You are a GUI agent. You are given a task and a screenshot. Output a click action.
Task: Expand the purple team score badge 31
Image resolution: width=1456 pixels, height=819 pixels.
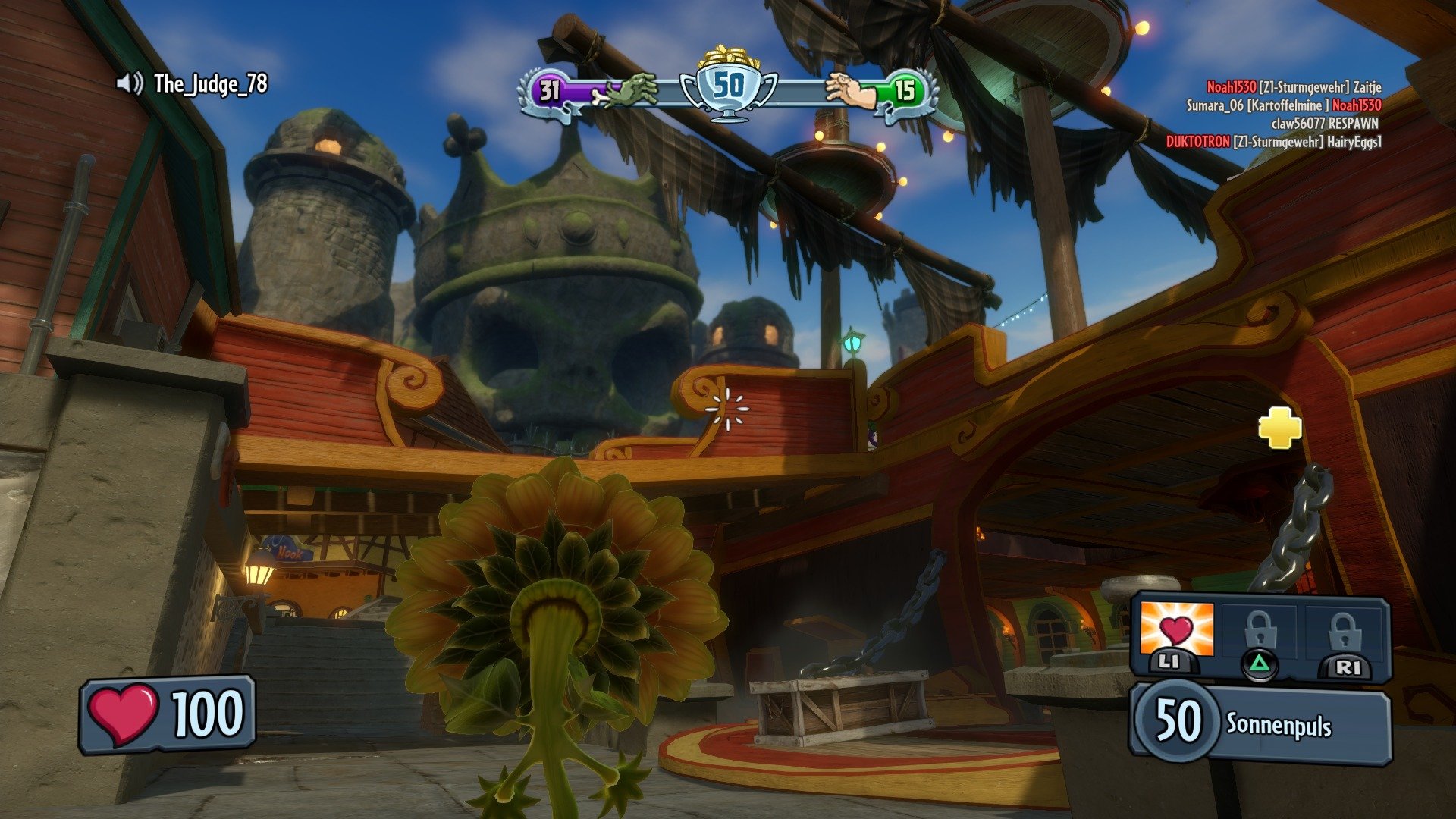tap(548, 90)
